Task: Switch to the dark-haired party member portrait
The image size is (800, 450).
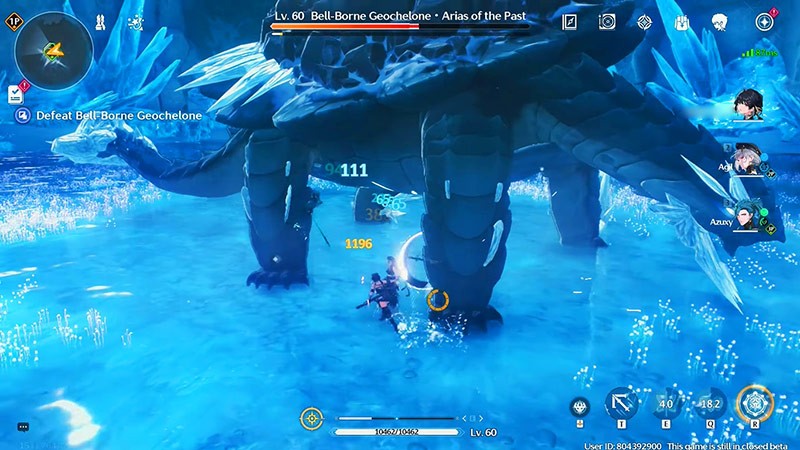Action: 748,103
